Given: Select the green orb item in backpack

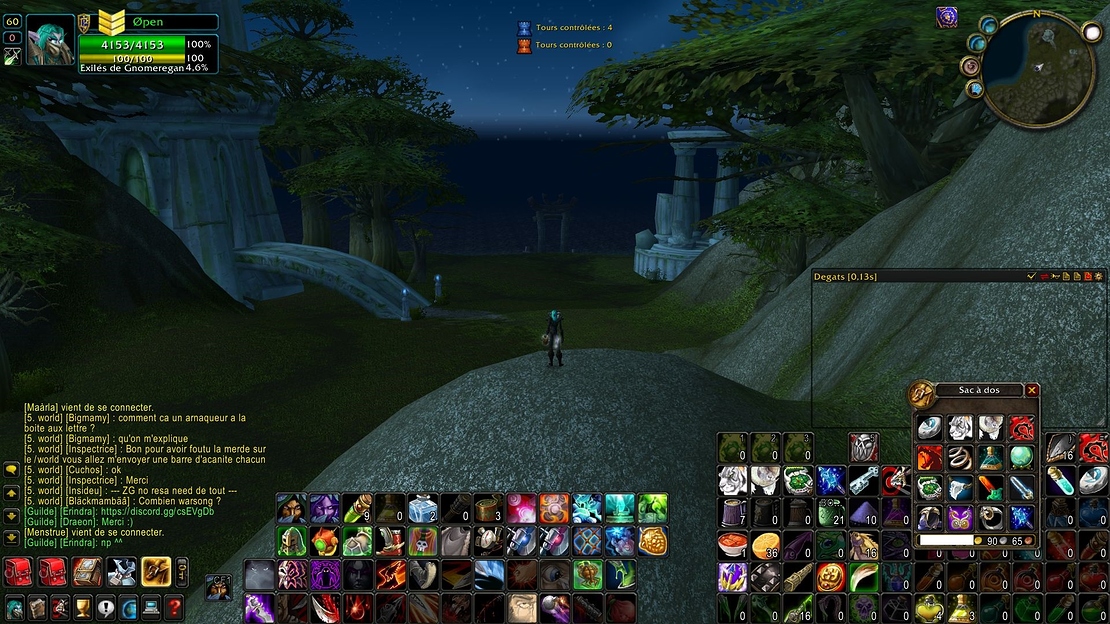Looking at the screenshot, I should [x=1021, y=458].
